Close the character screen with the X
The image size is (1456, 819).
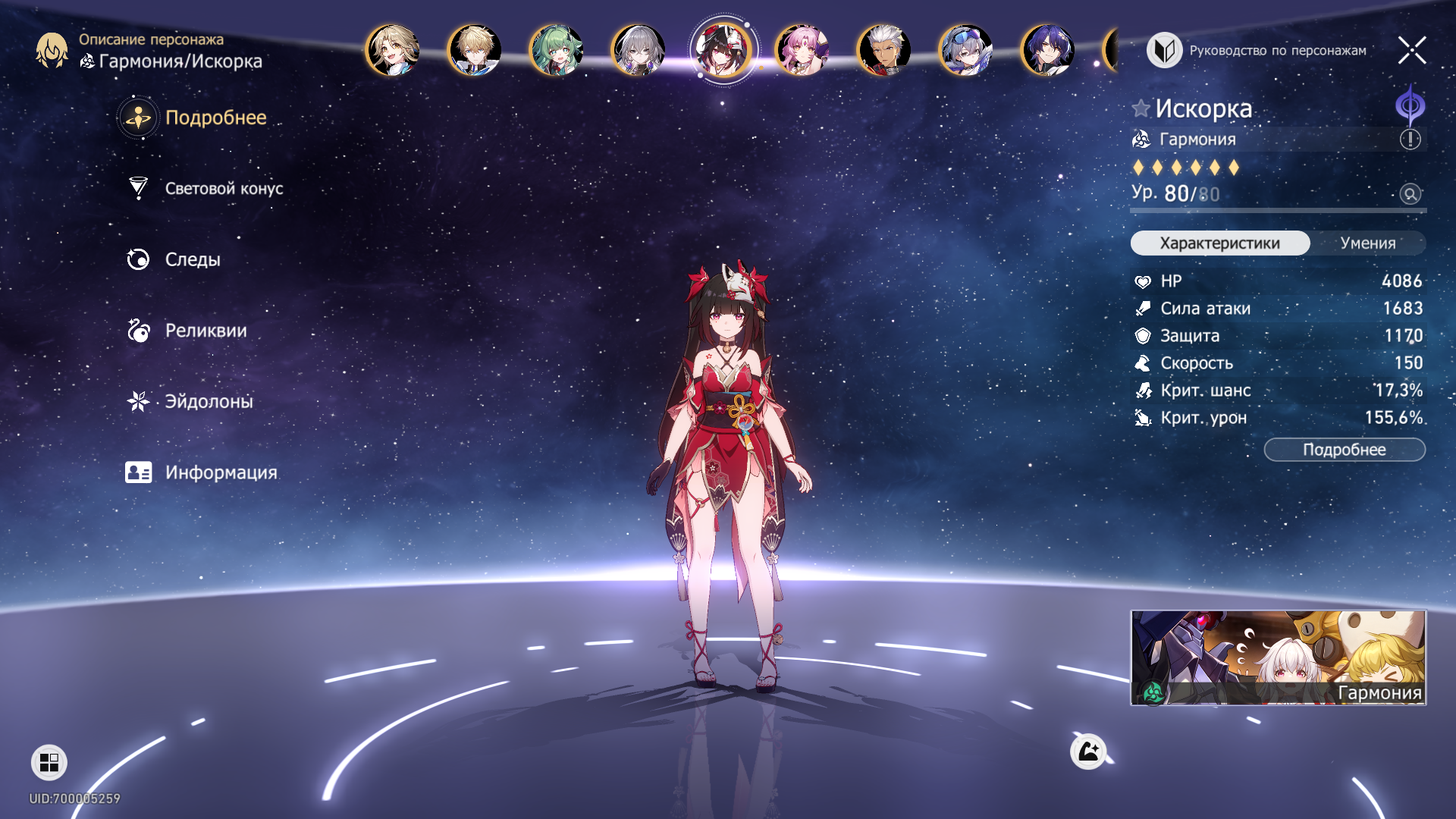pyautogui.click(x=1411, y=51)
